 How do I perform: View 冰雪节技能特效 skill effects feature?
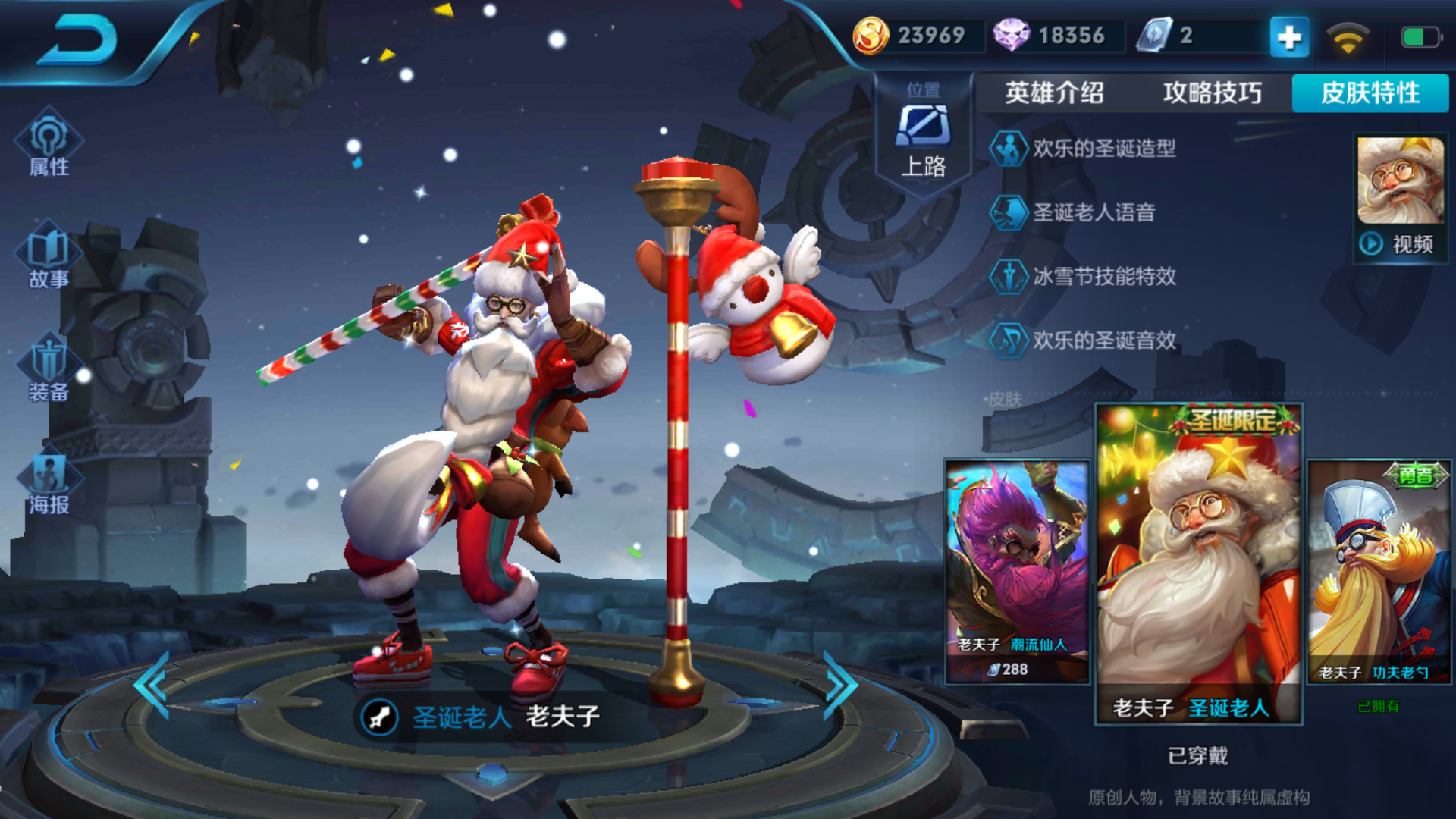click(x=1103, y=276)
